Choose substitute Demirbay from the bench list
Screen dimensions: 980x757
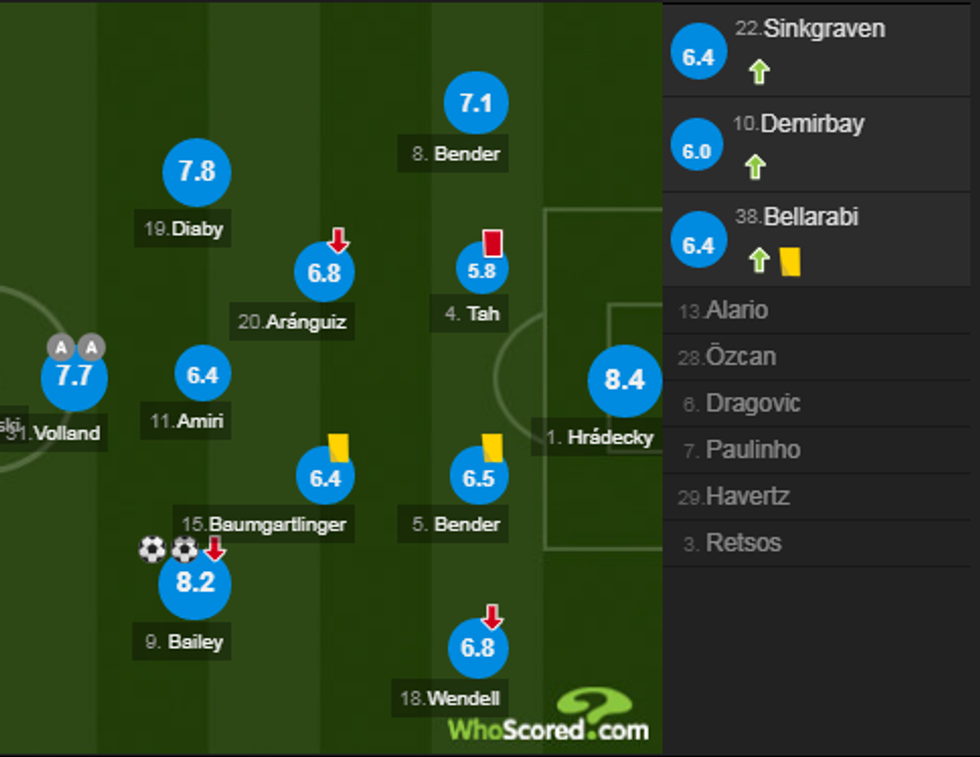(811, 124)
